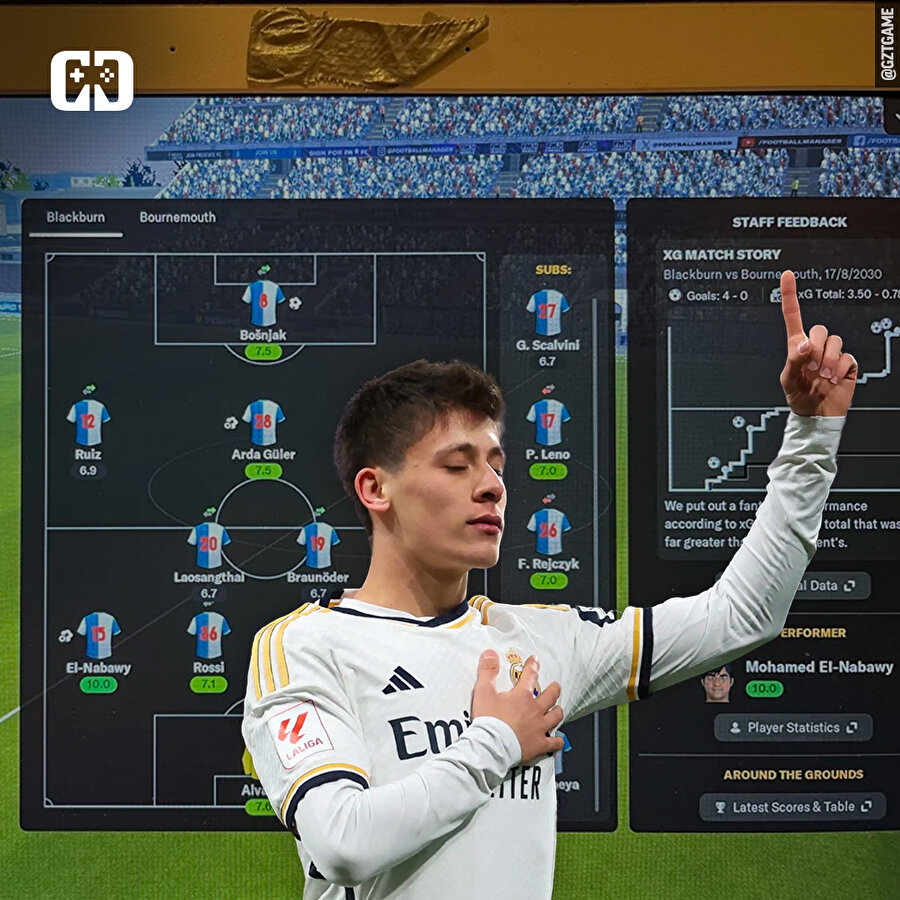The height and width of the screenshot is (900, 900).
Task: Select El-Nabawy's number 15 shirt
Action: tap(99, 635)
